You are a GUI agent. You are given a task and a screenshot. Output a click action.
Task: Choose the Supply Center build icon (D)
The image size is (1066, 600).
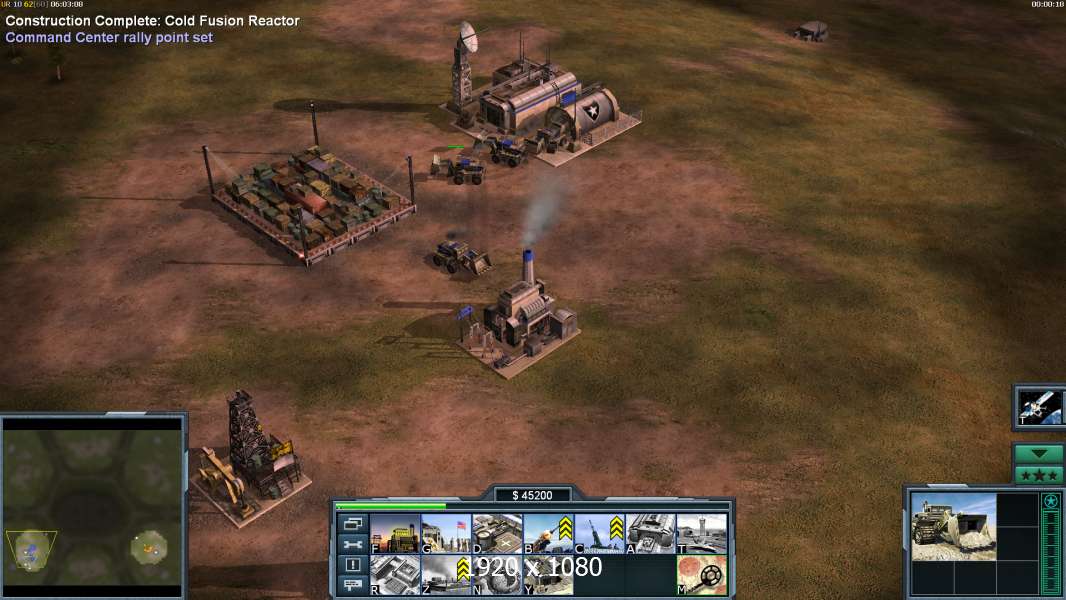click(x=497, y=534)
